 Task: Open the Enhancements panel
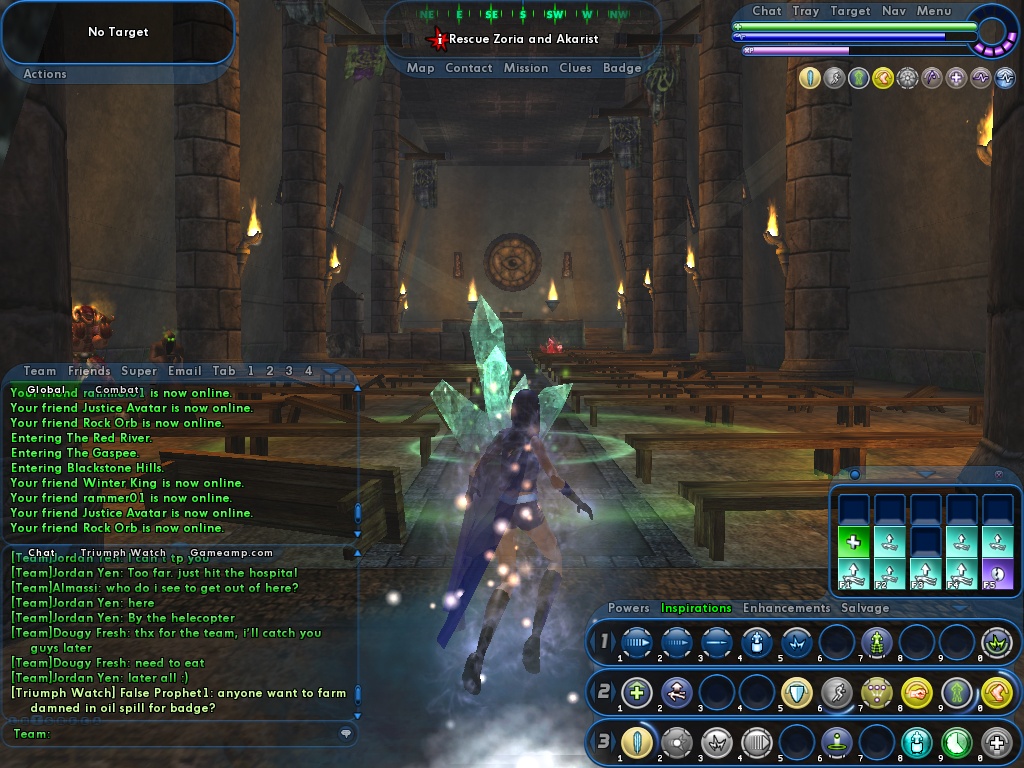786,608
